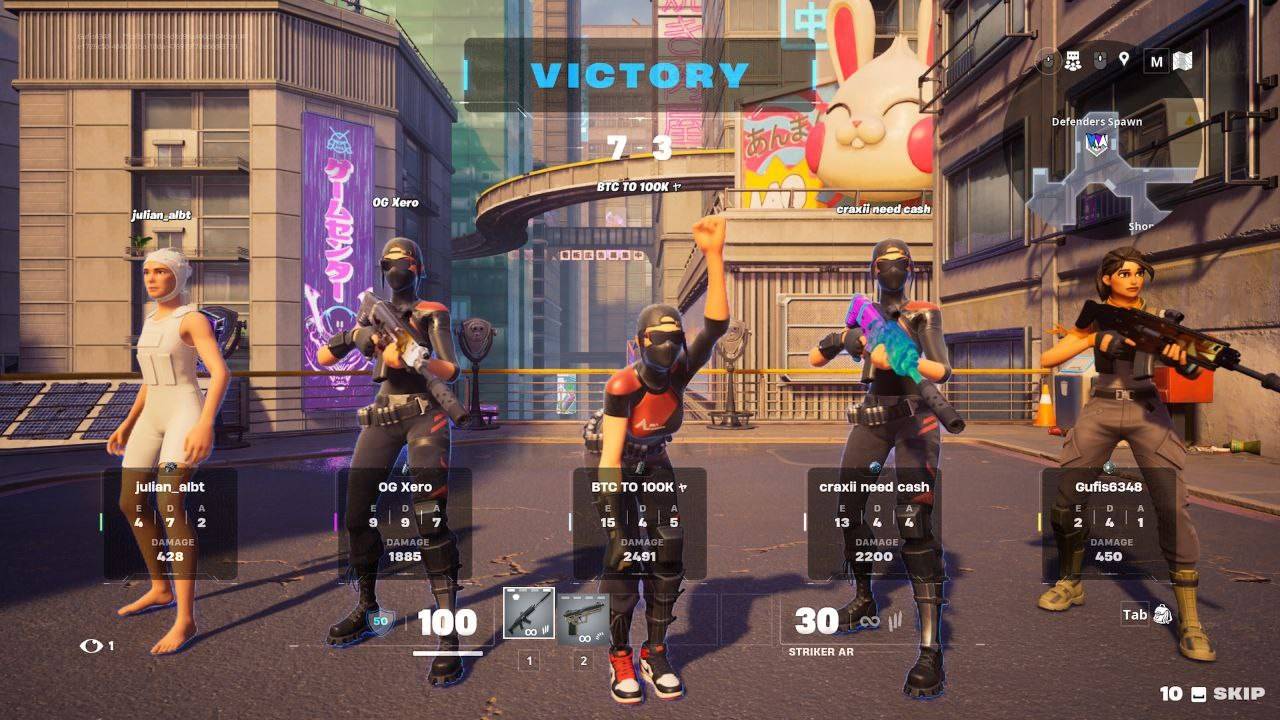The height and width of the screenshot is (720, 1280).
Task: Select the voice chat mouse icon
Action: 1100,59
